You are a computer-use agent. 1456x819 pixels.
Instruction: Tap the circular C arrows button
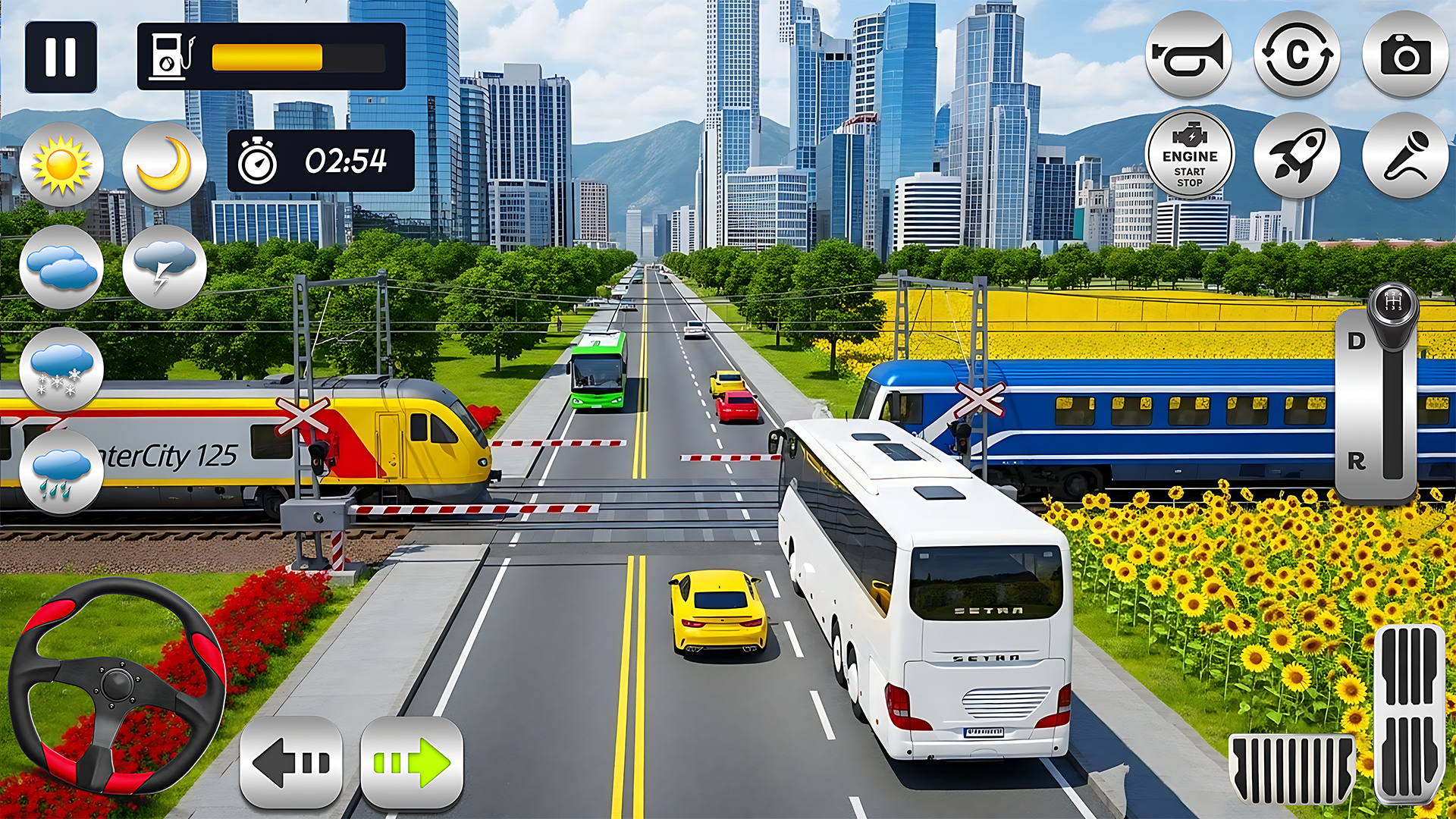pos(1297,55)
